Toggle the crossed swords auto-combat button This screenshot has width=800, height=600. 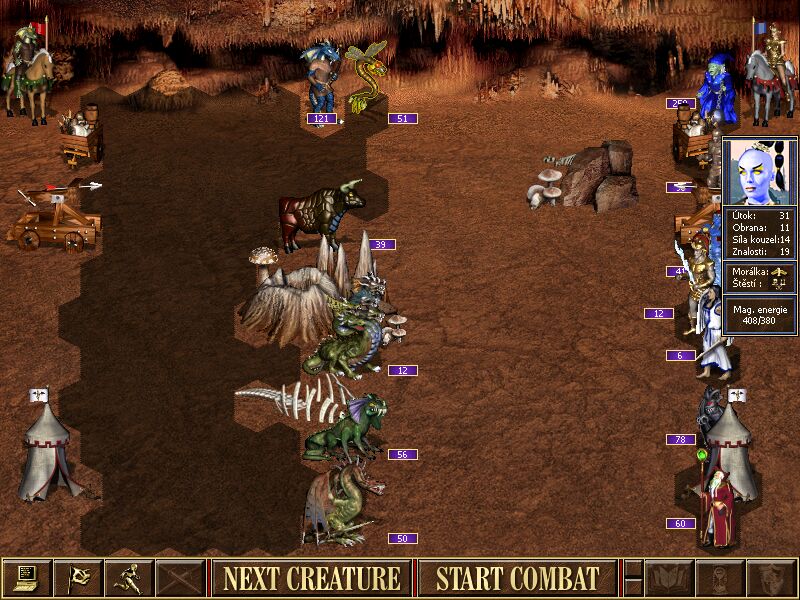[x=181, y=578]
